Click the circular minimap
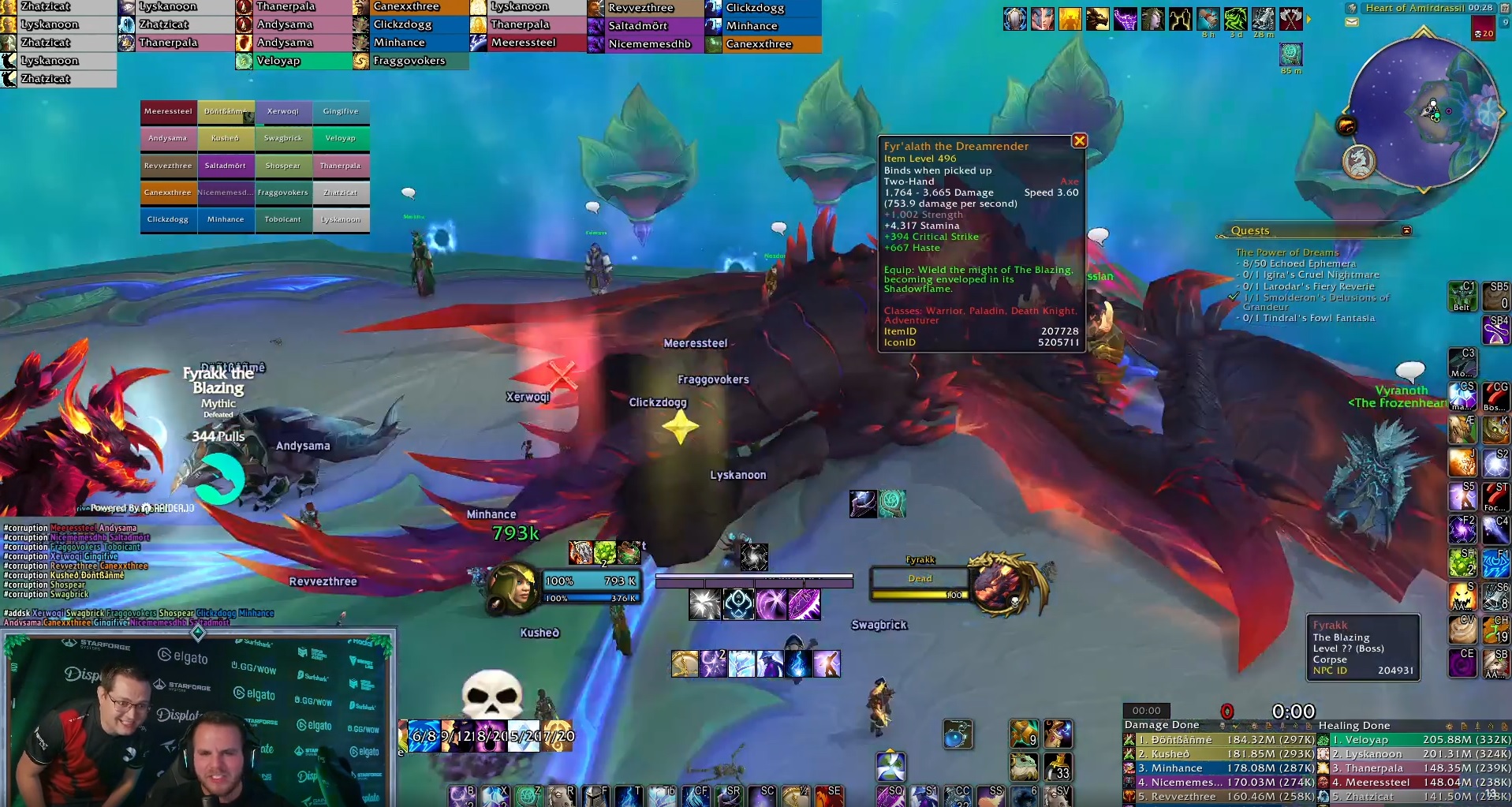The width and height of the screenshot is (1512, 807). [1424, 111]
